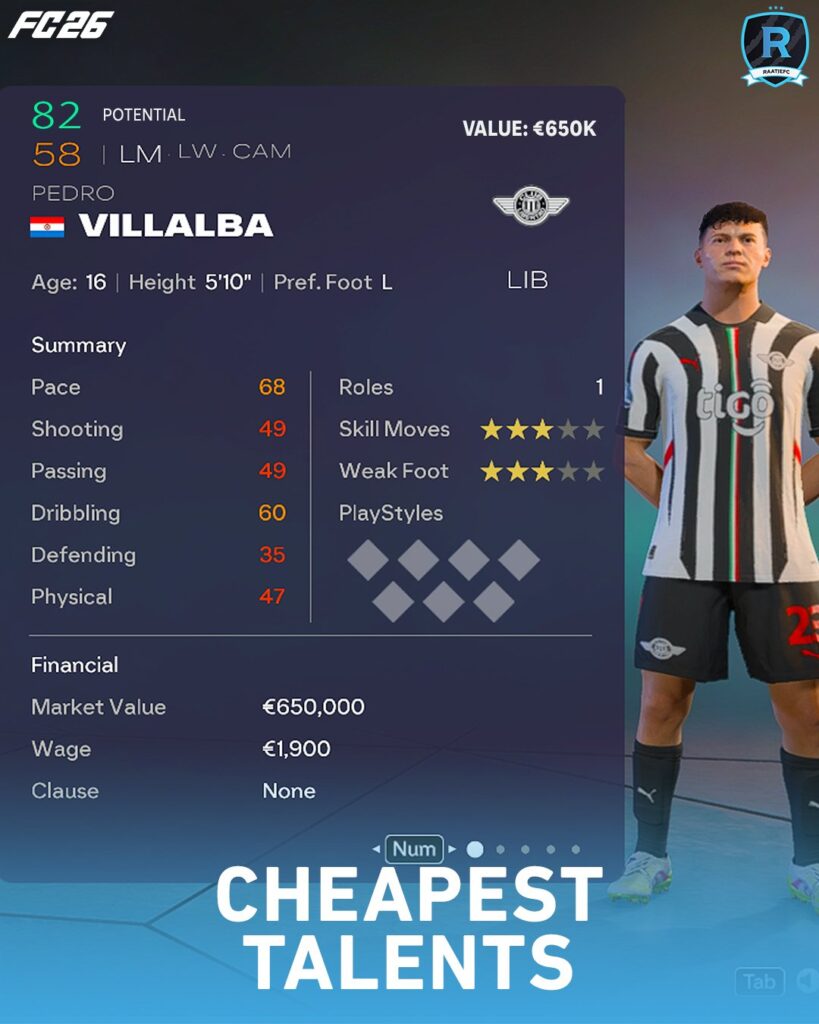This screenshot has height=1024, width=819.
Task: Click the left arrow beside the Num page indicator
Action: [x=376, y=849]
